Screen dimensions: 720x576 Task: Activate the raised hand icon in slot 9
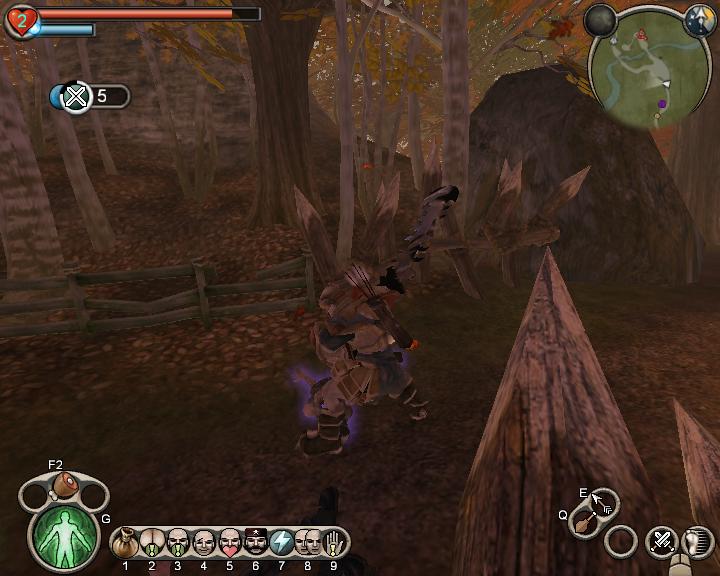point(334,542)
